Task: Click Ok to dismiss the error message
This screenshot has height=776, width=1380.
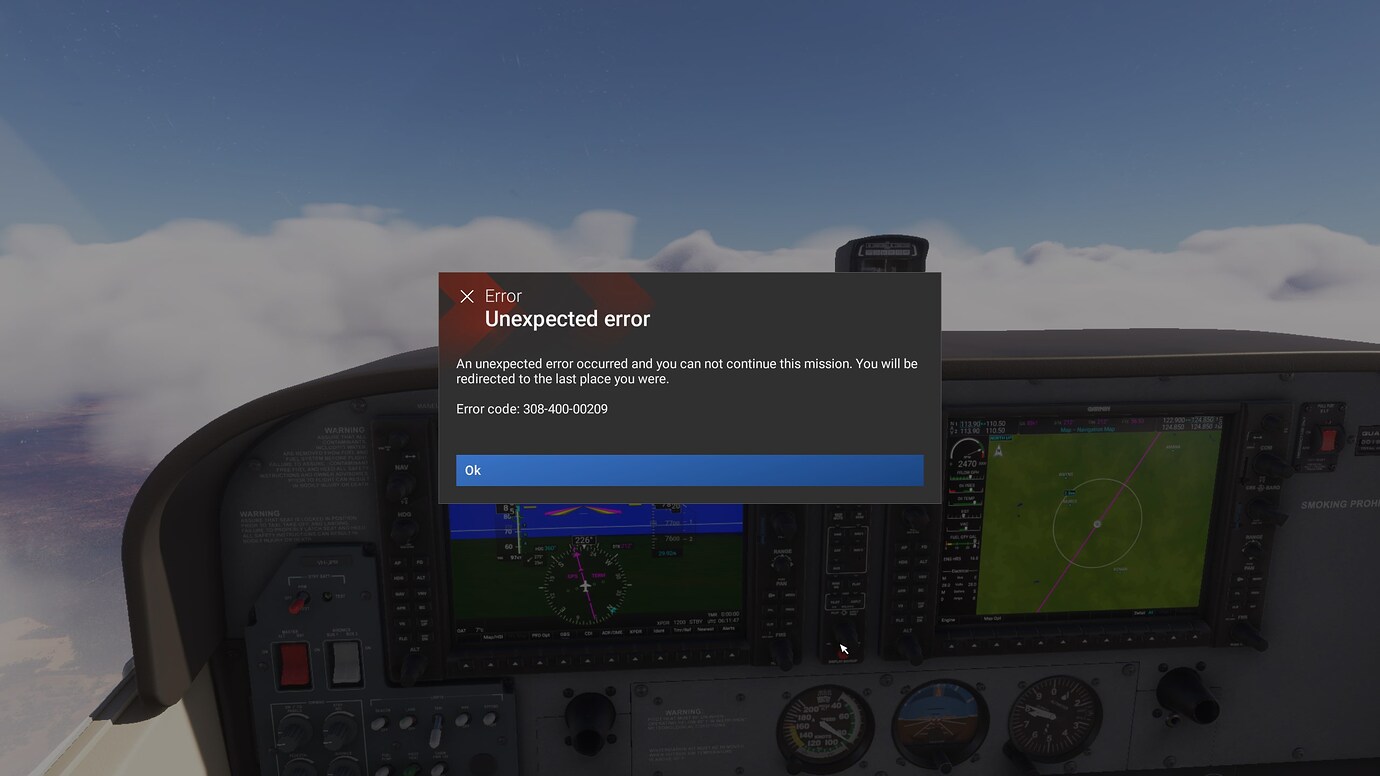Action: (x=690, y=470)
